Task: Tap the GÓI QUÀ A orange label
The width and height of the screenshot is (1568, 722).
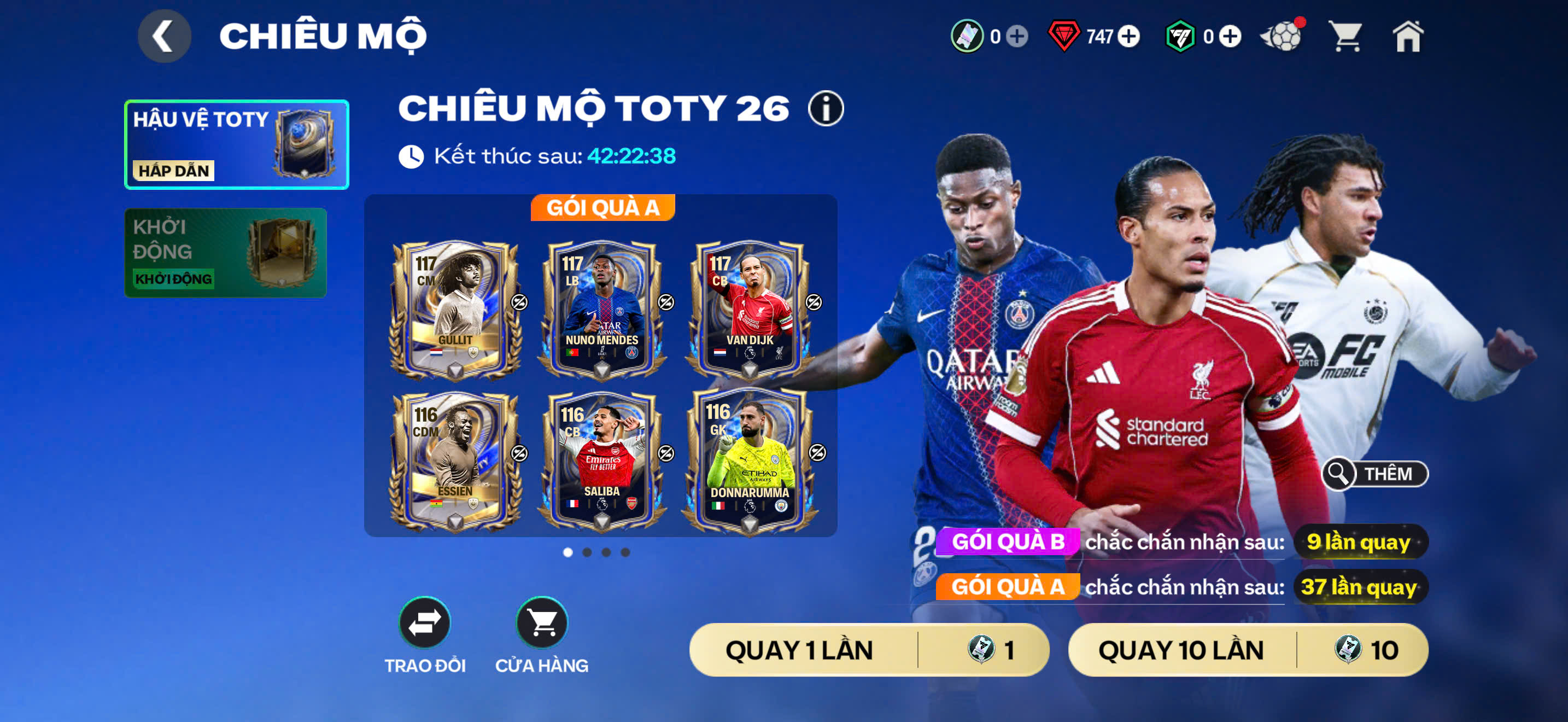Action: pos(1008,588)
